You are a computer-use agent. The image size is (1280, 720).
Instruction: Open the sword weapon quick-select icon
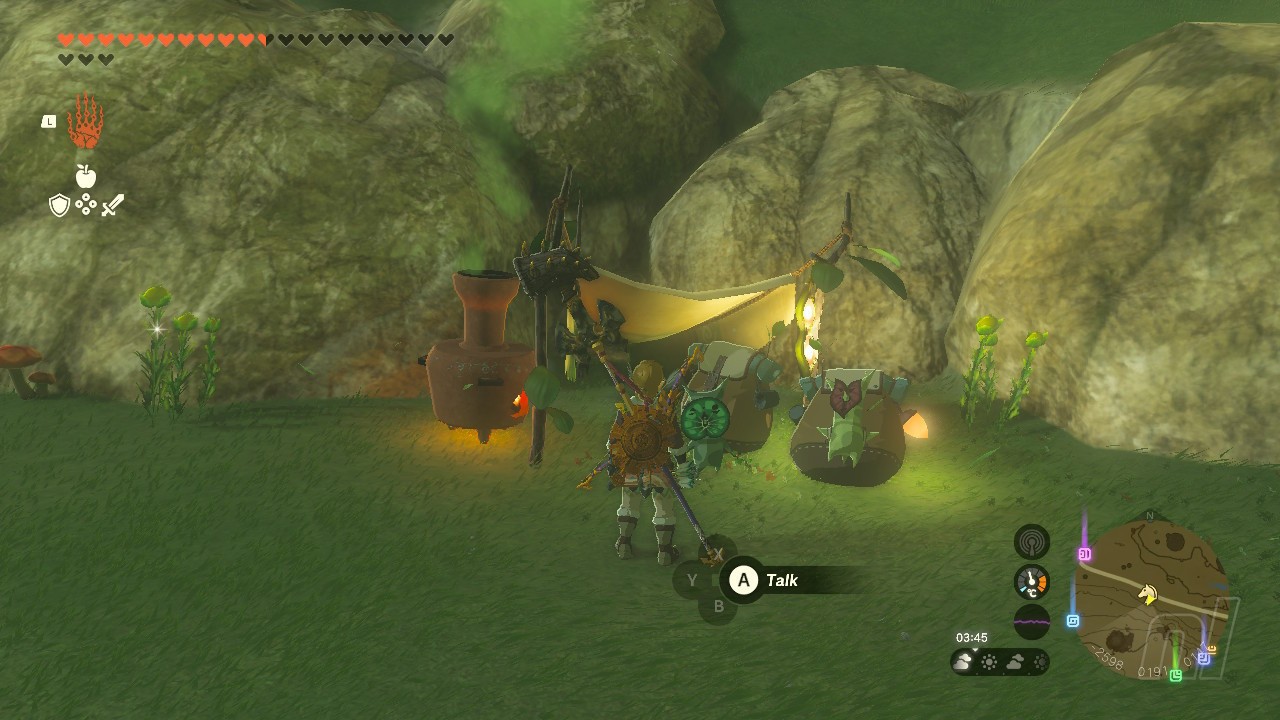(113, 206)
